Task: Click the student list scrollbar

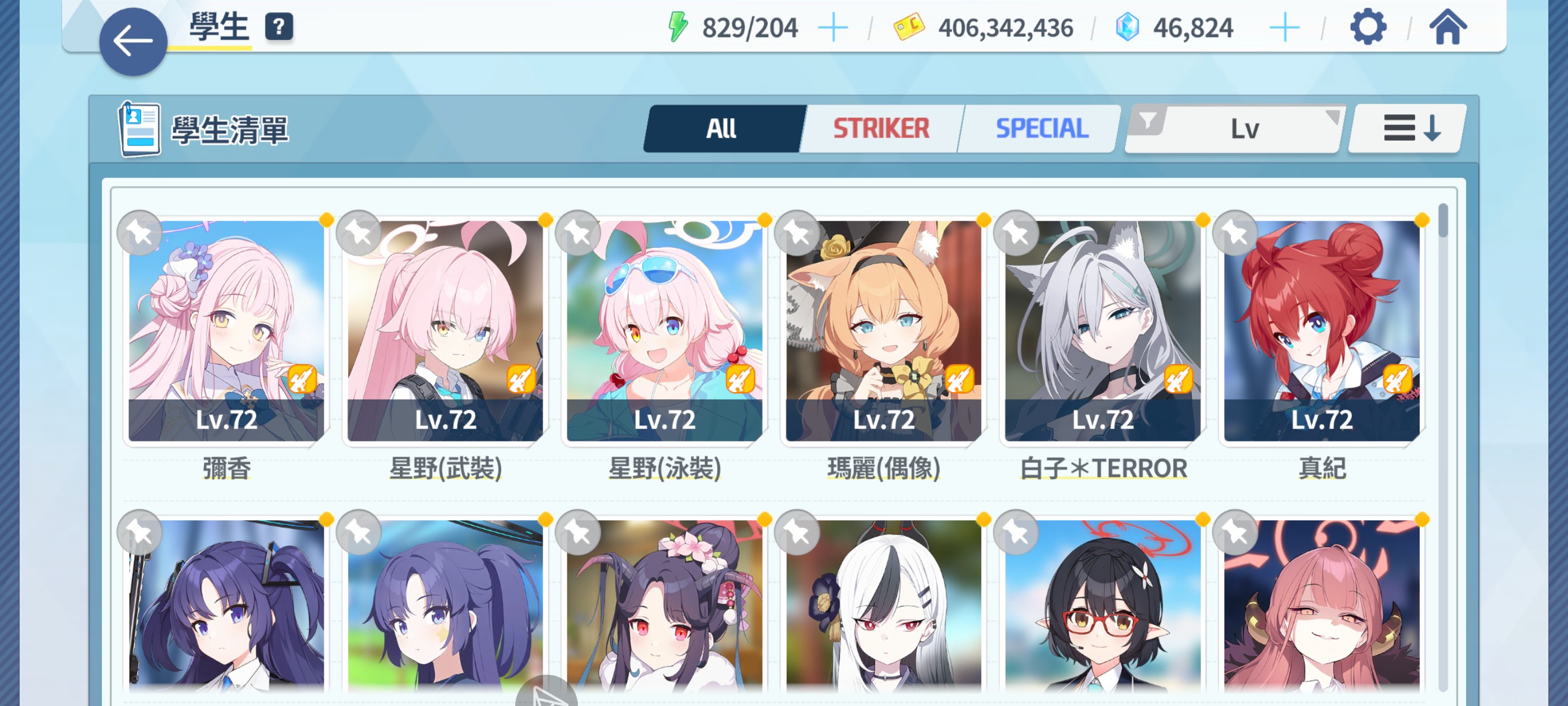Action: 1443,222
